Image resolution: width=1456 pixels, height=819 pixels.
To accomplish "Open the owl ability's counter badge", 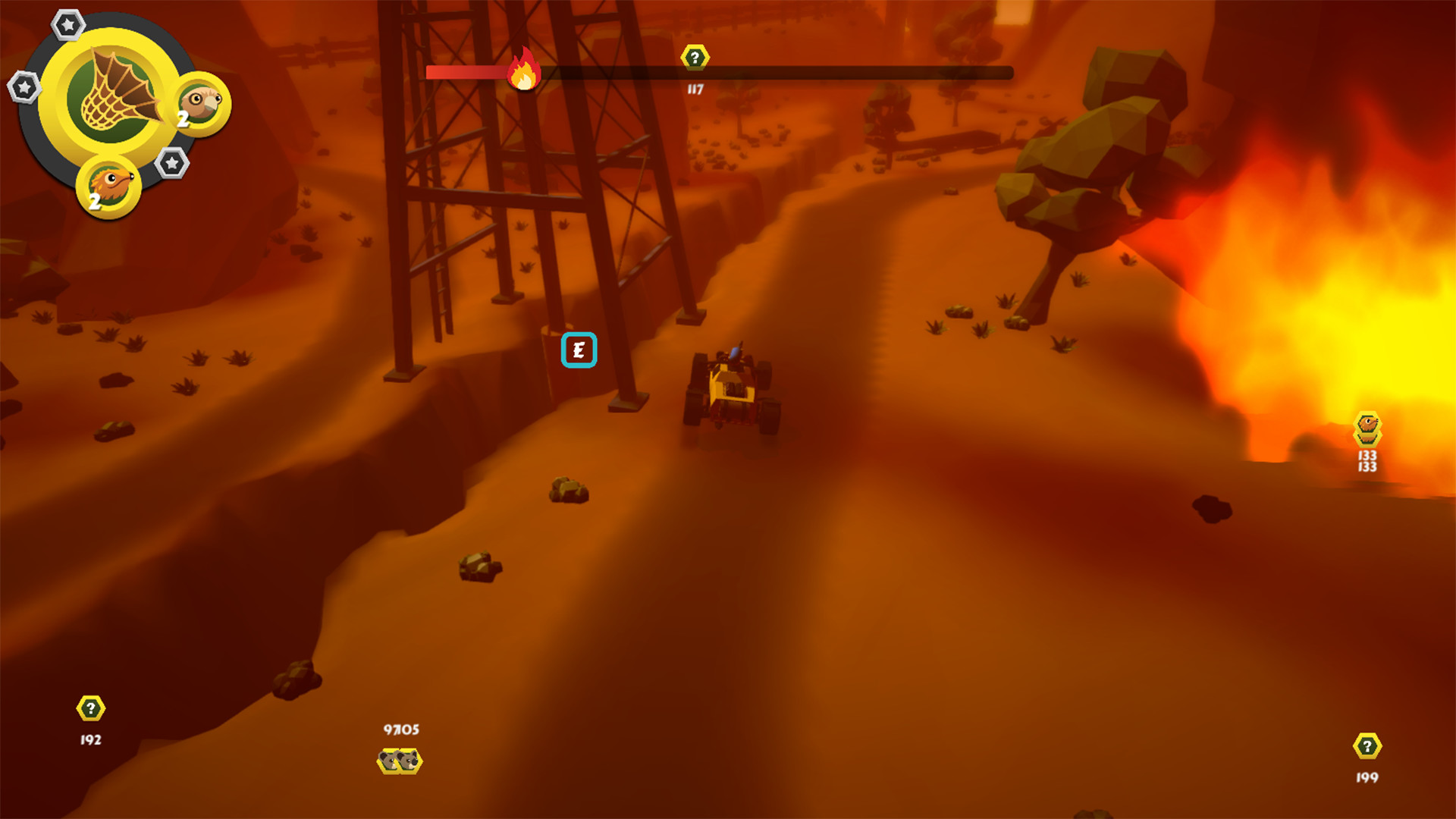I will [182, 118].
